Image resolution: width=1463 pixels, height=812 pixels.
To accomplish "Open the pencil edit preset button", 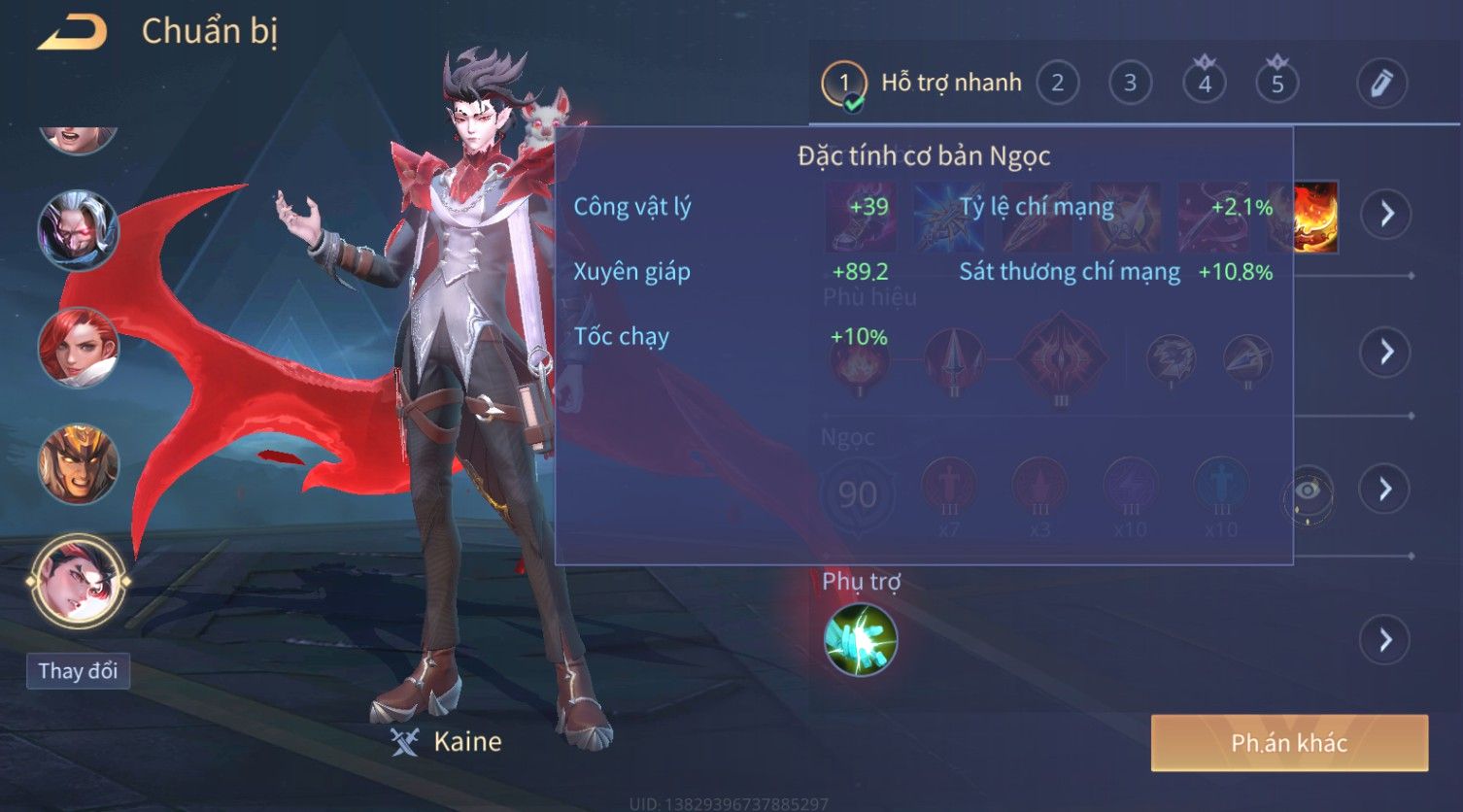I will (x=1381, y=84).
